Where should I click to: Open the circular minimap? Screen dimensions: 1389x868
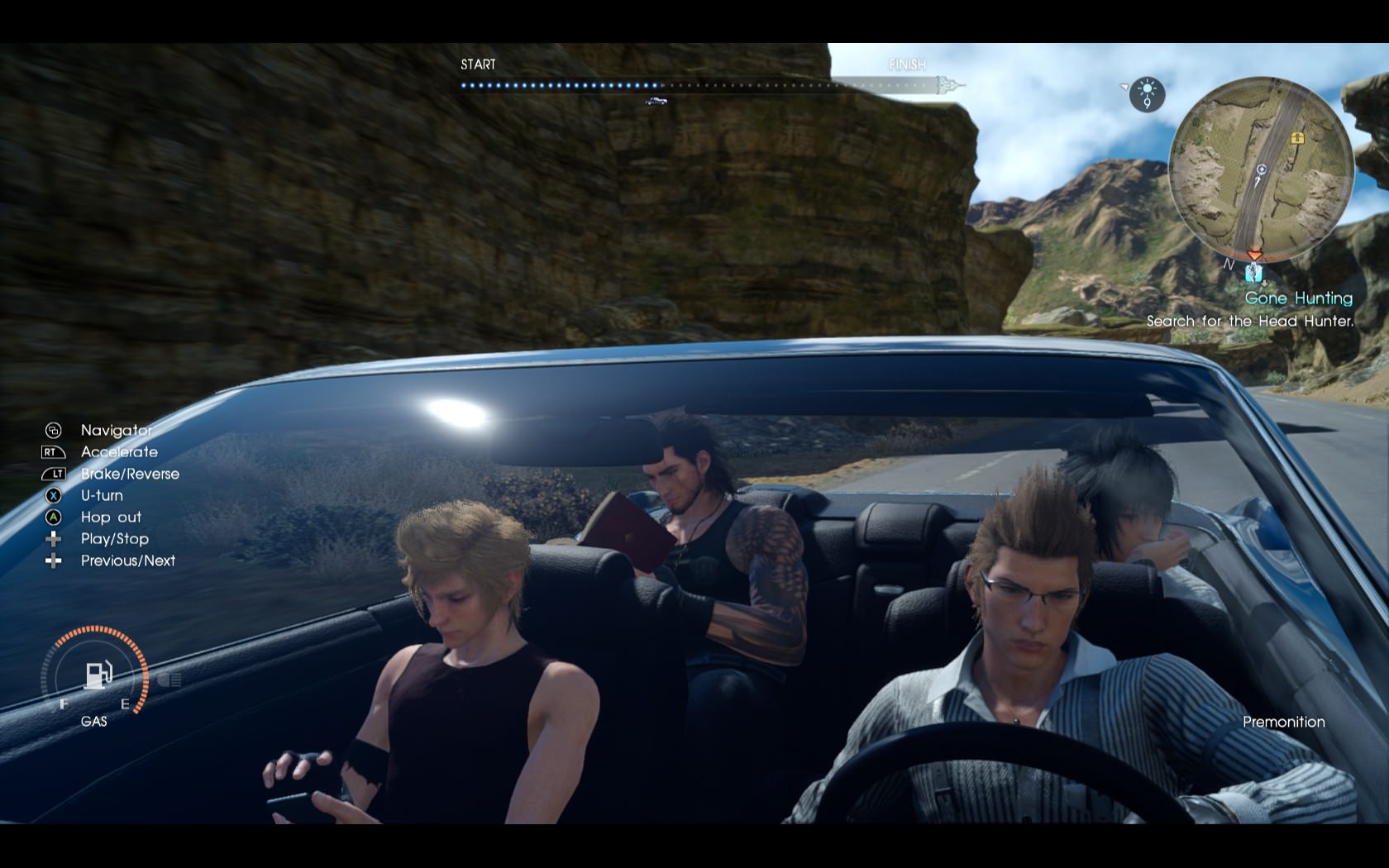click(x=1260, y=168)
